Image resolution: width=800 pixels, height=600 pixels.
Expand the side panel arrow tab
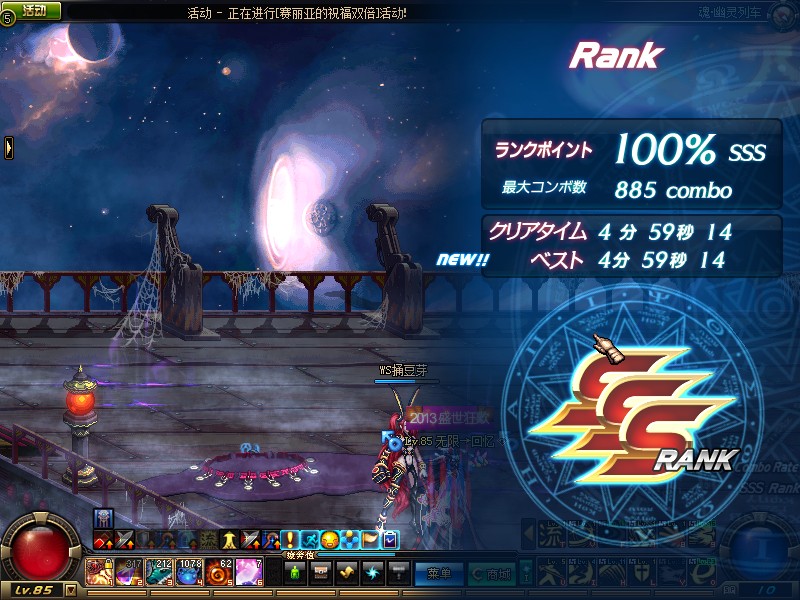[x=9, y=147]
